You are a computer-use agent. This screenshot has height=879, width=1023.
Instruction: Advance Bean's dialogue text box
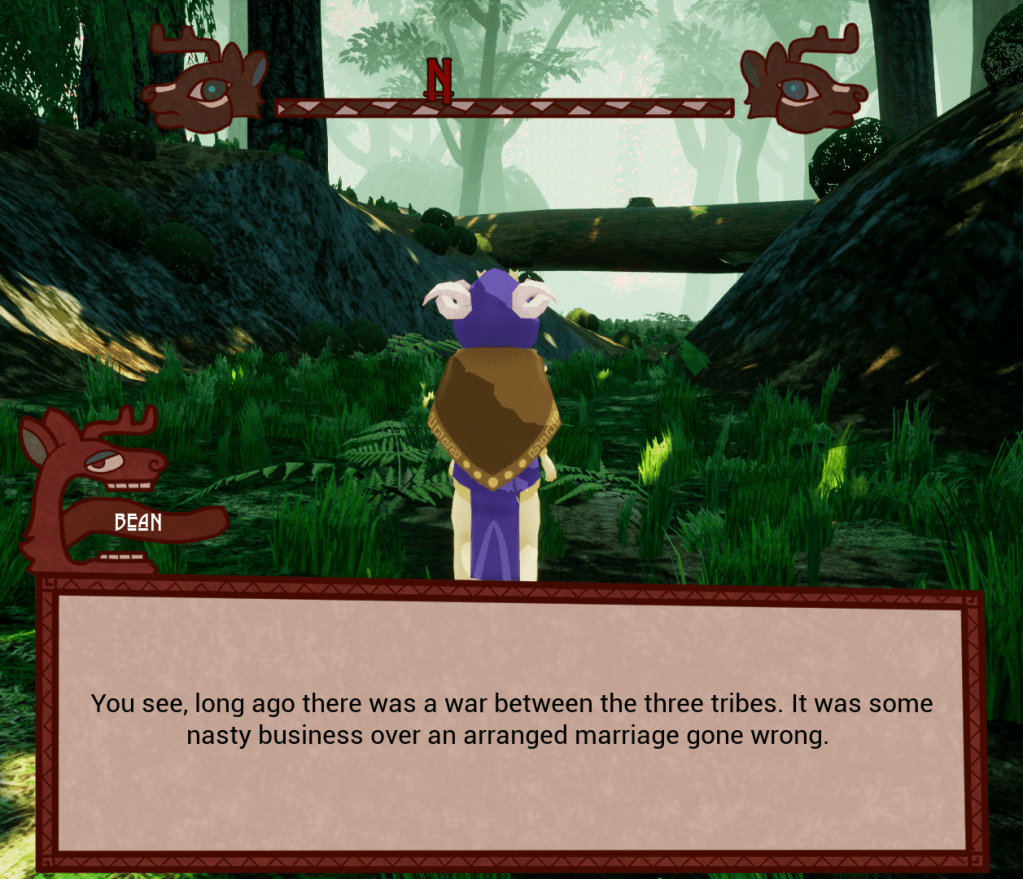coord(511,720)
